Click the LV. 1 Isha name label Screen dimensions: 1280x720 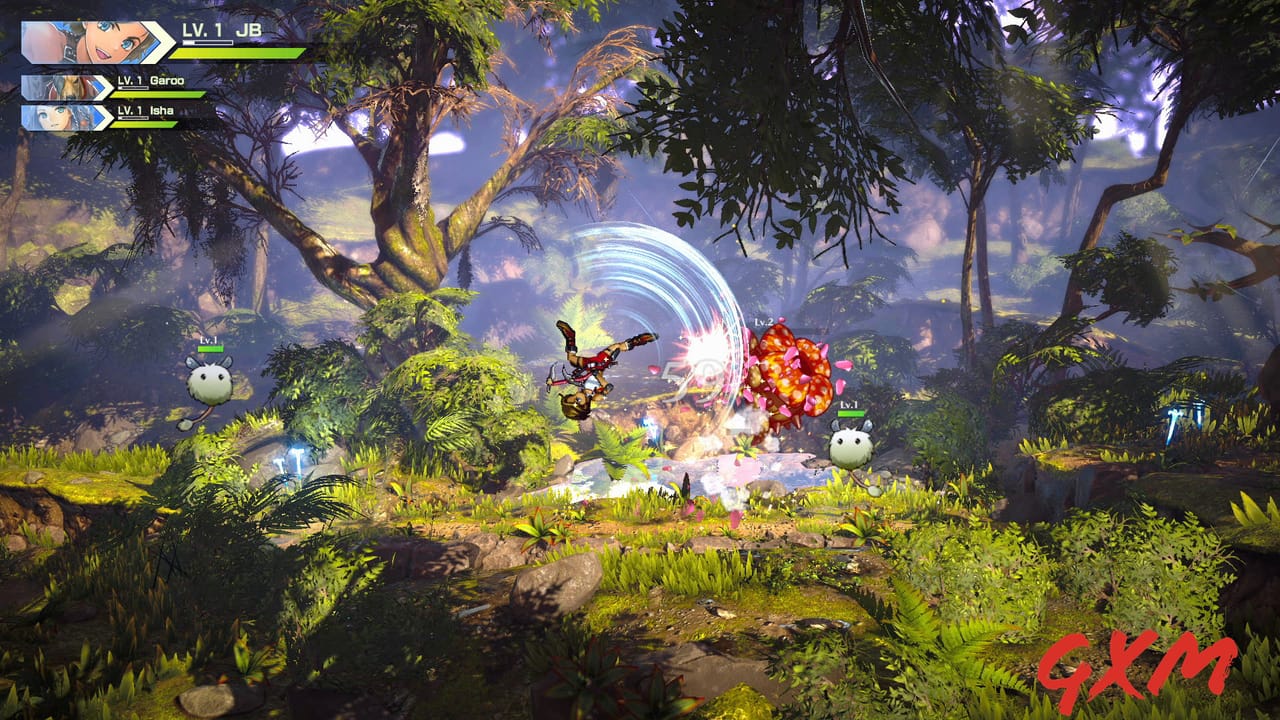145,111
